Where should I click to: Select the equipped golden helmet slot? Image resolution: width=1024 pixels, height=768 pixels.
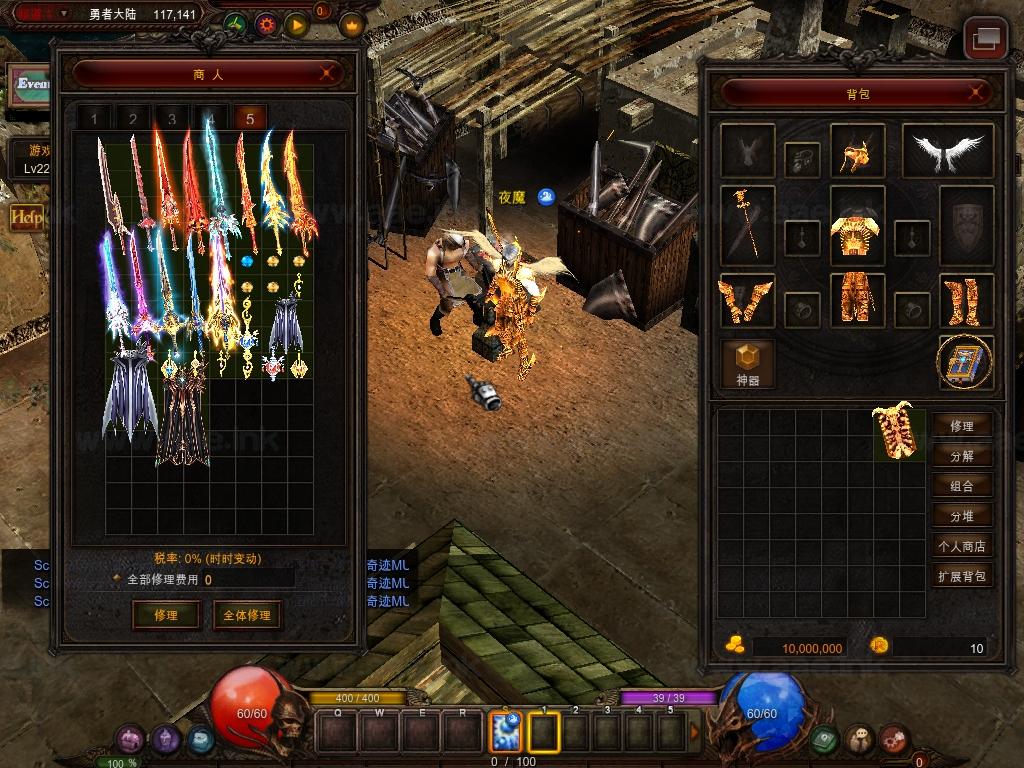(857, 151)
